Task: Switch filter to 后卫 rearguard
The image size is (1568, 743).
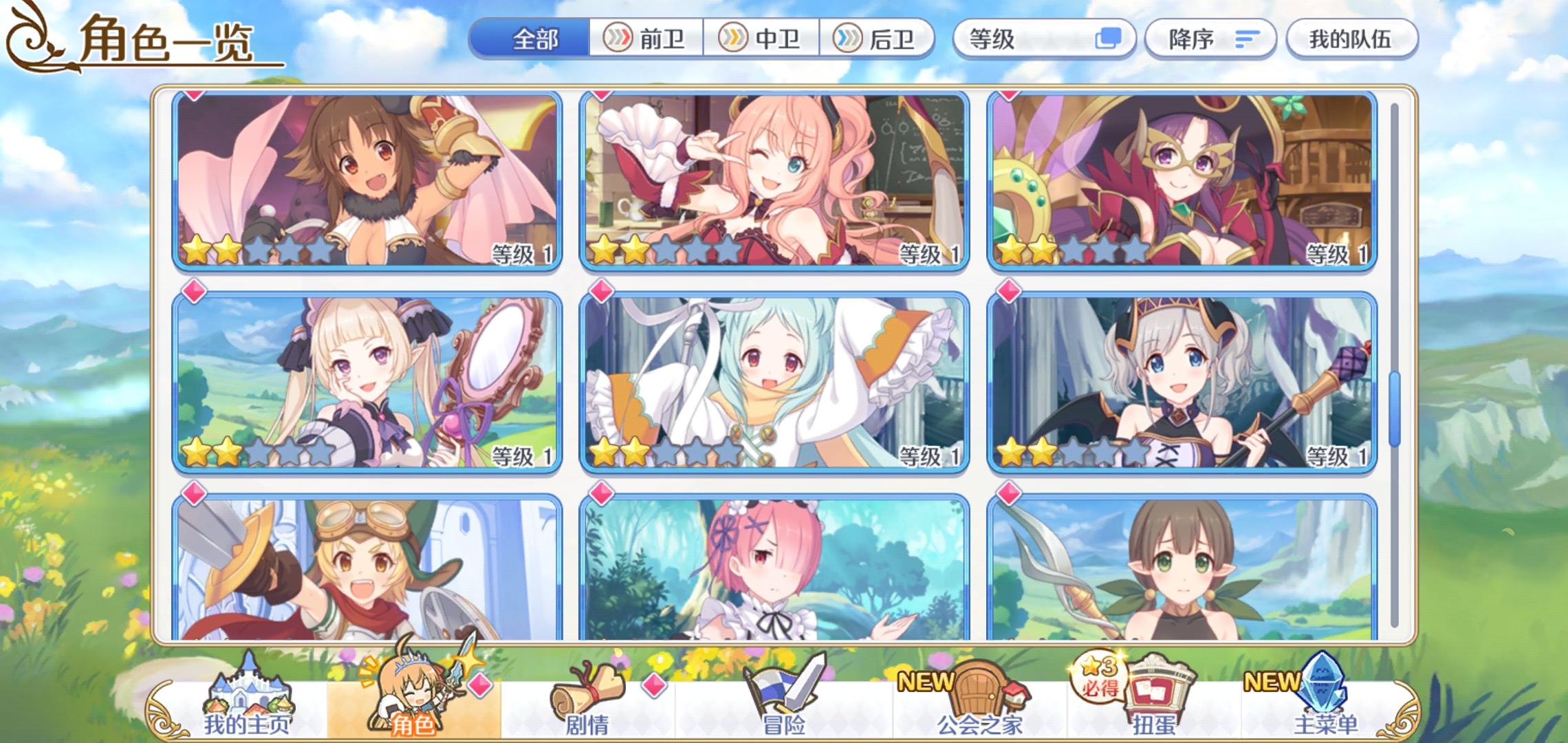Action: click(878, 39)
